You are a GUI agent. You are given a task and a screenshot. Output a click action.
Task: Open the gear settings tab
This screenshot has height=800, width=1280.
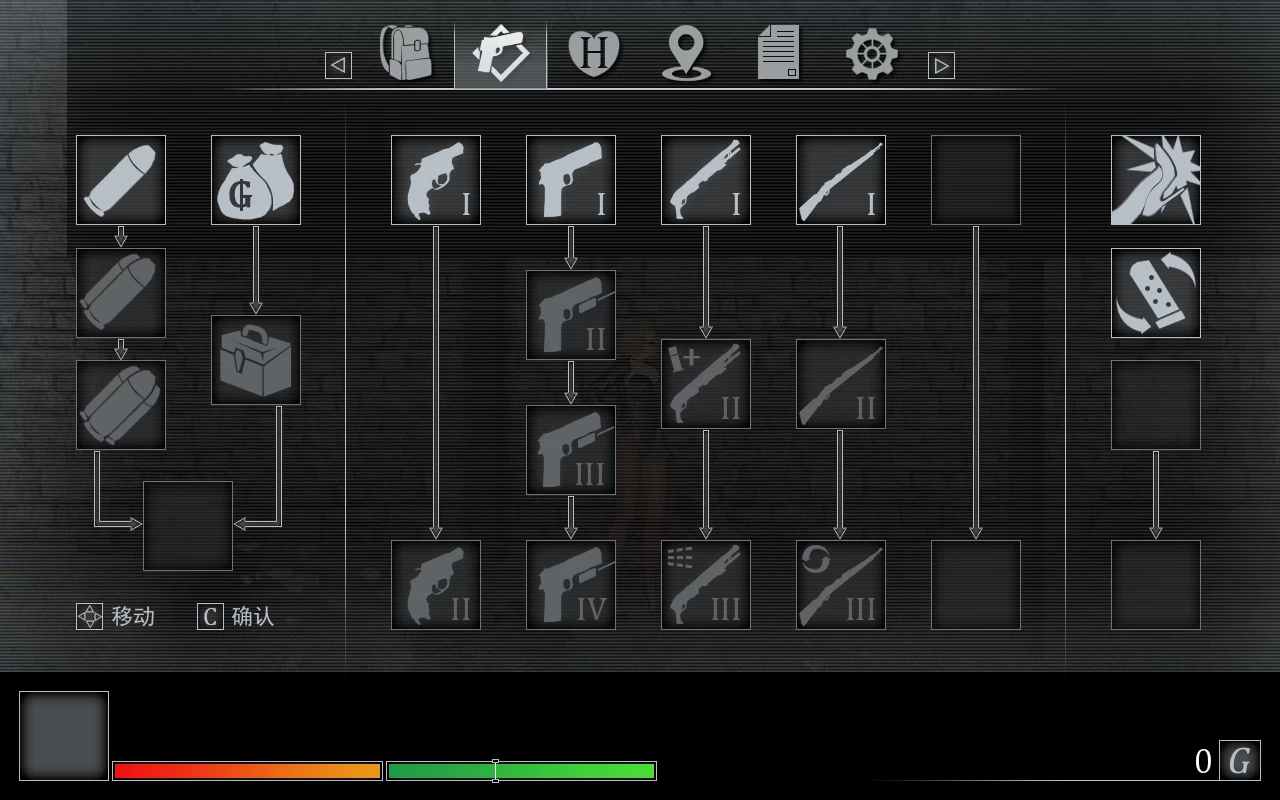coord(871,53)
